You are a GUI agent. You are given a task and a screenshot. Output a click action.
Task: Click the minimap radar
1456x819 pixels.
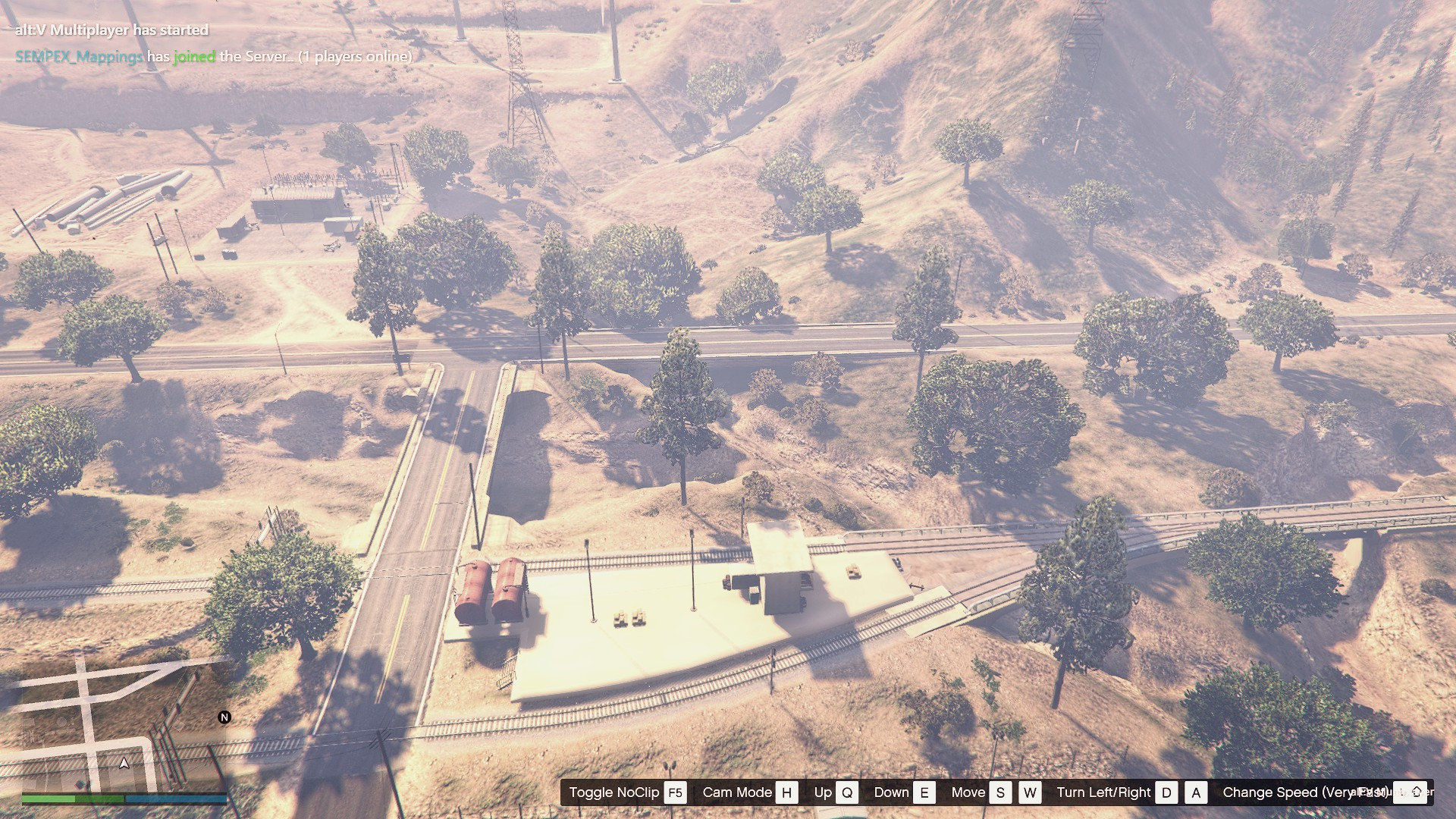pyautogui.click(x=124, y=724)
